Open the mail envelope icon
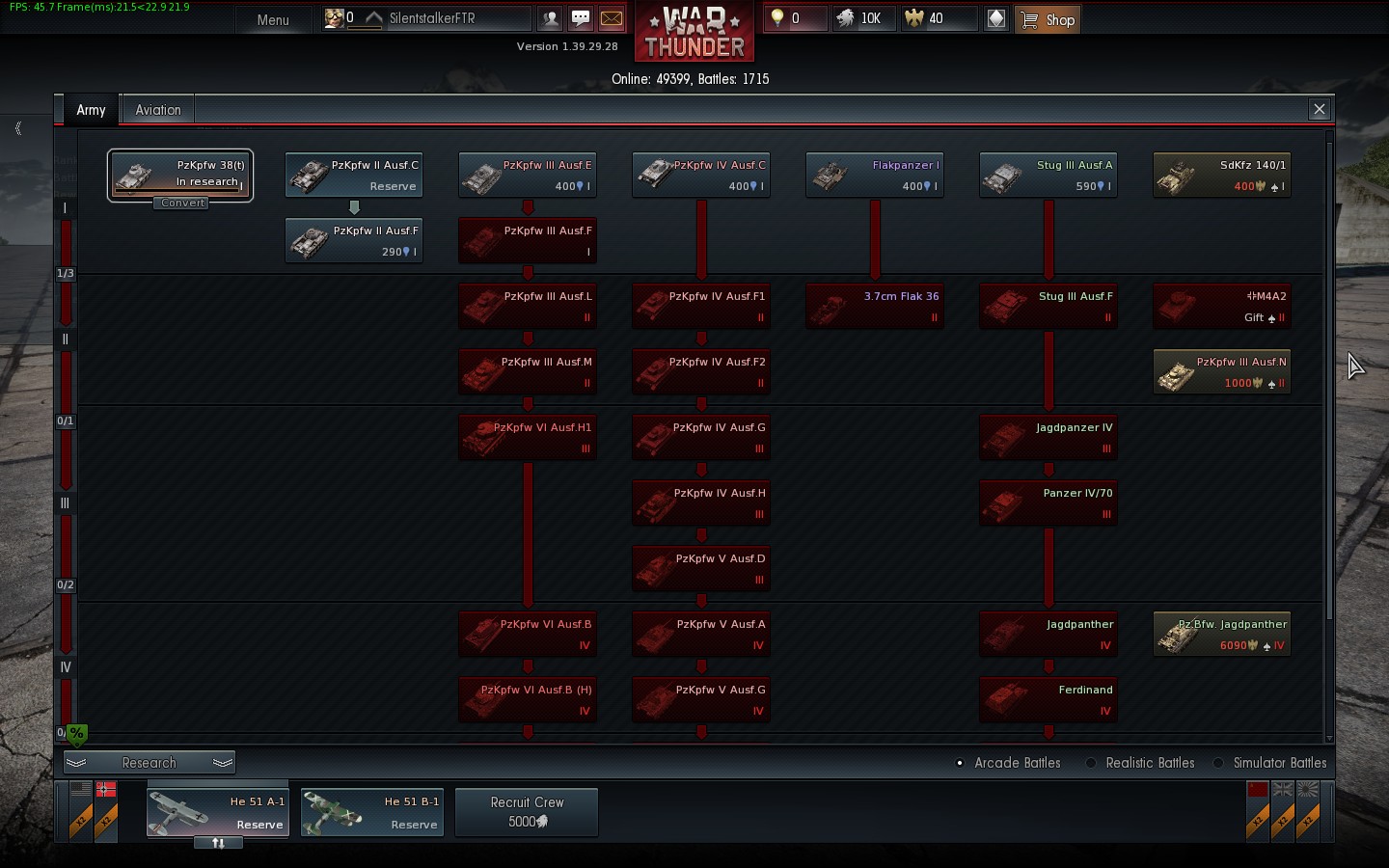The width and height of the screenshot is (1389, 868). click(x=612, y=18)
